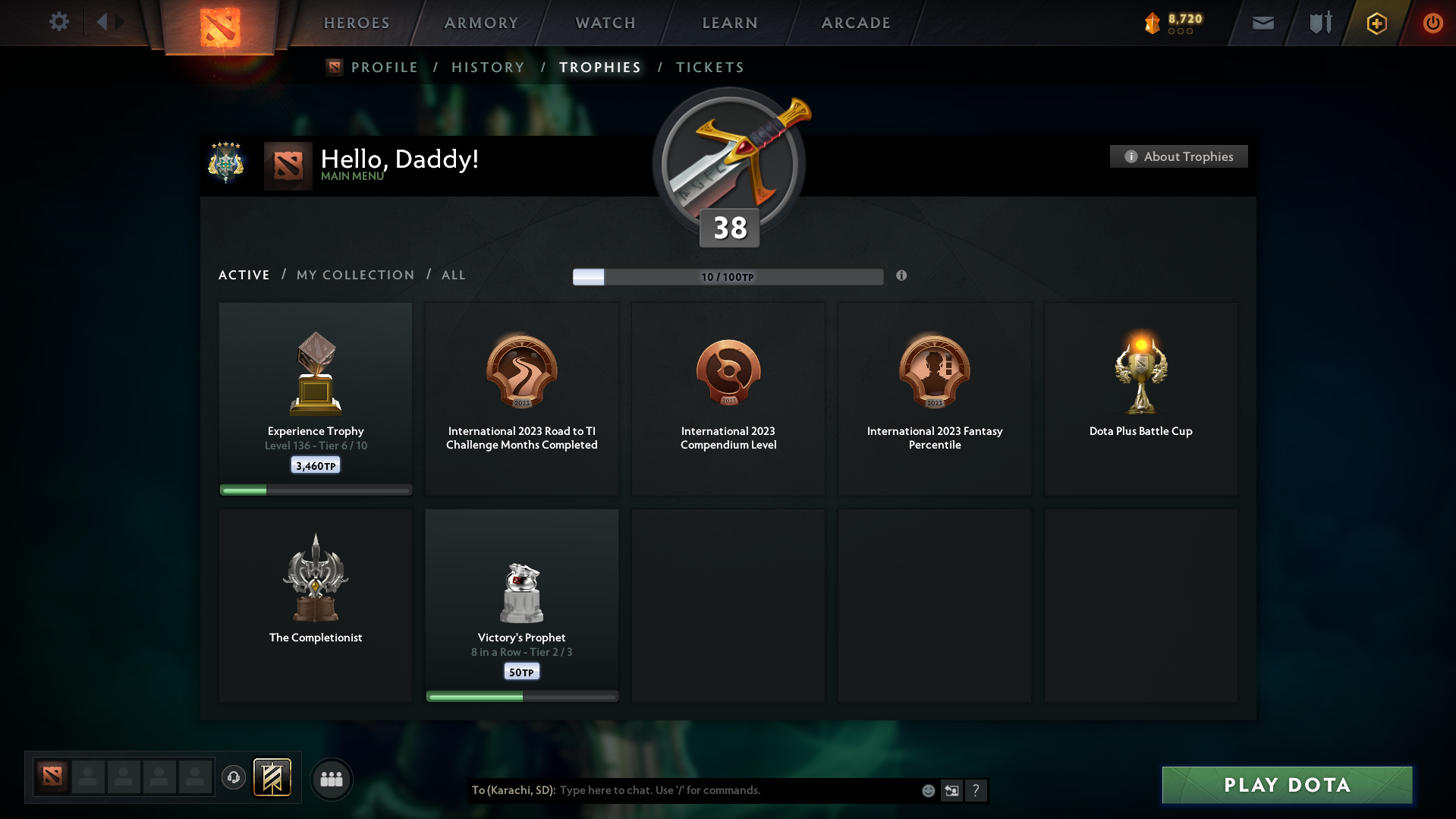Click the gold hexagon plus icon
This screenshot has height=819, width=1456.
coord(1376,23)
